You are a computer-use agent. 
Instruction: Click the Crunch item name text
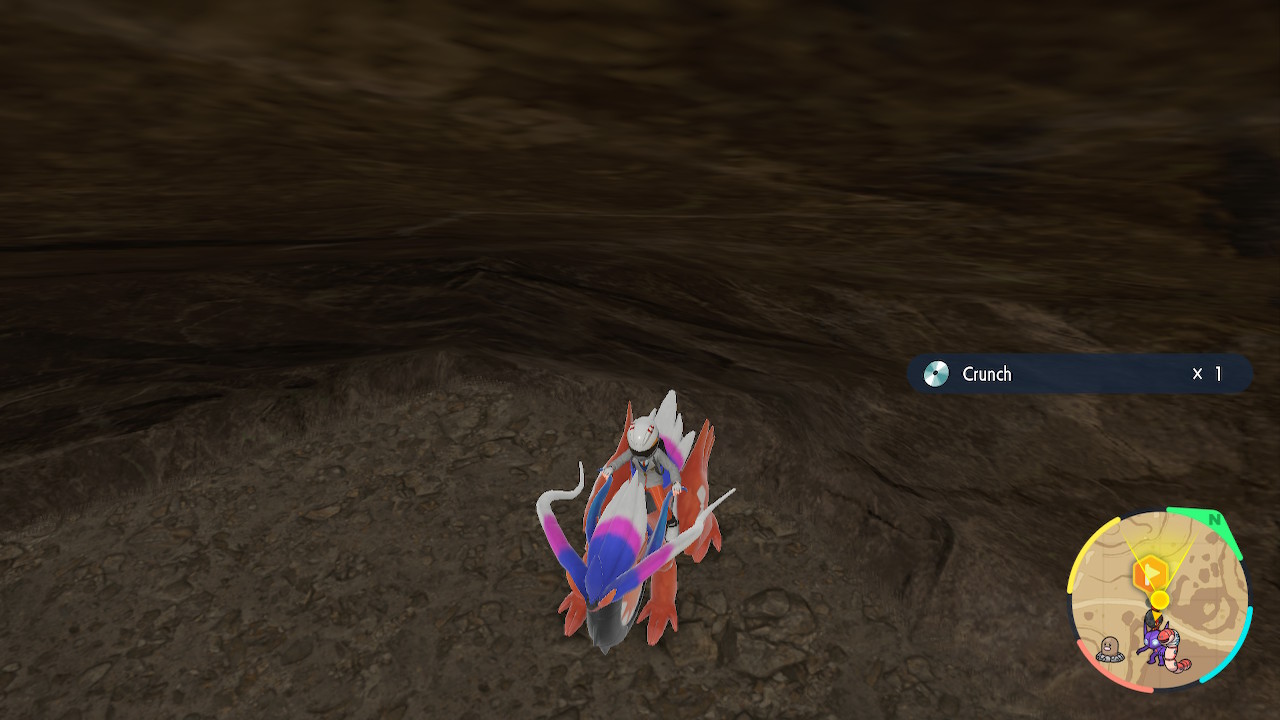pos(987,374)
